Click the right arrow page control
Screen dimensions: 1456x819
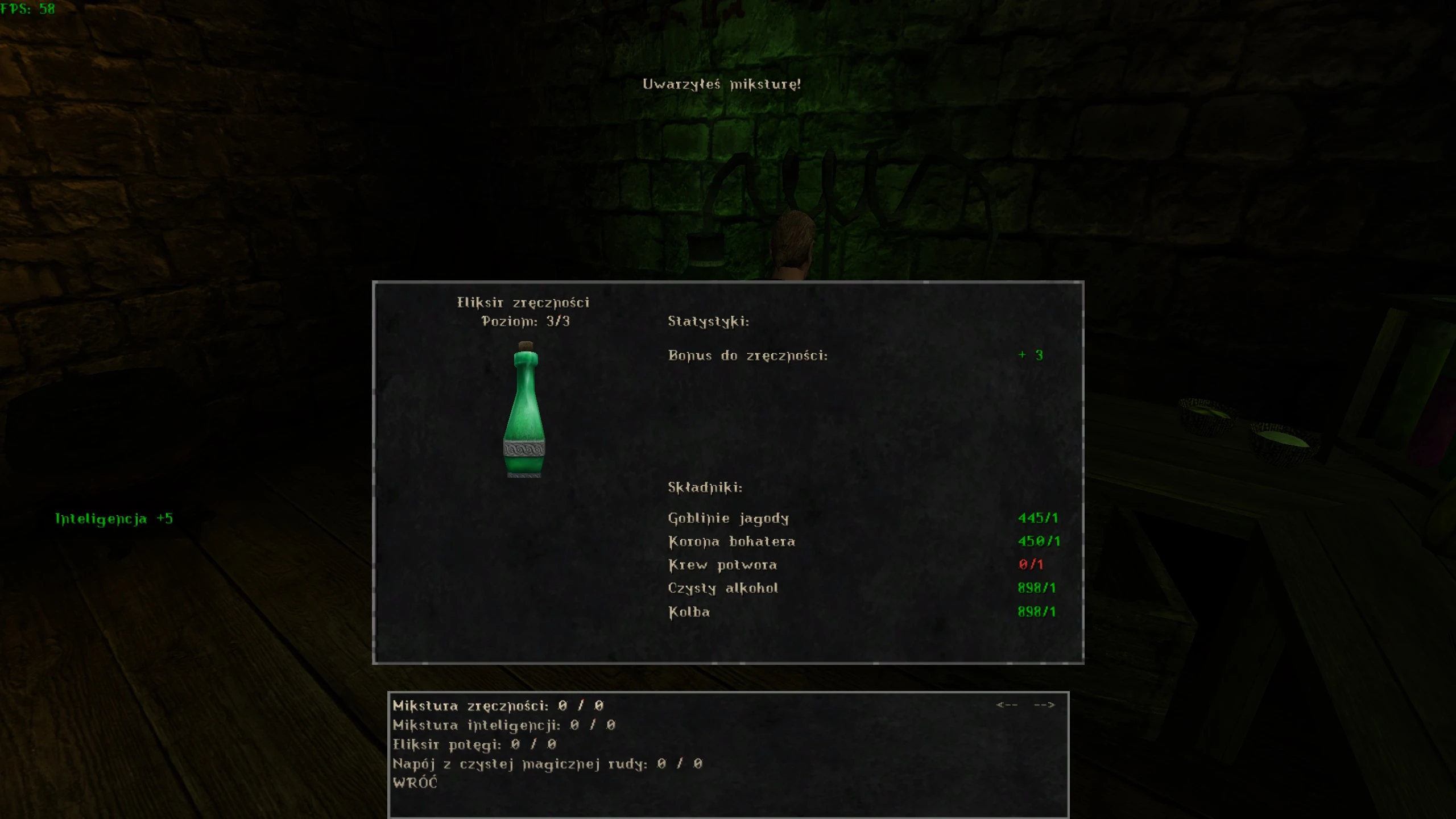[x=1044, y=705]
